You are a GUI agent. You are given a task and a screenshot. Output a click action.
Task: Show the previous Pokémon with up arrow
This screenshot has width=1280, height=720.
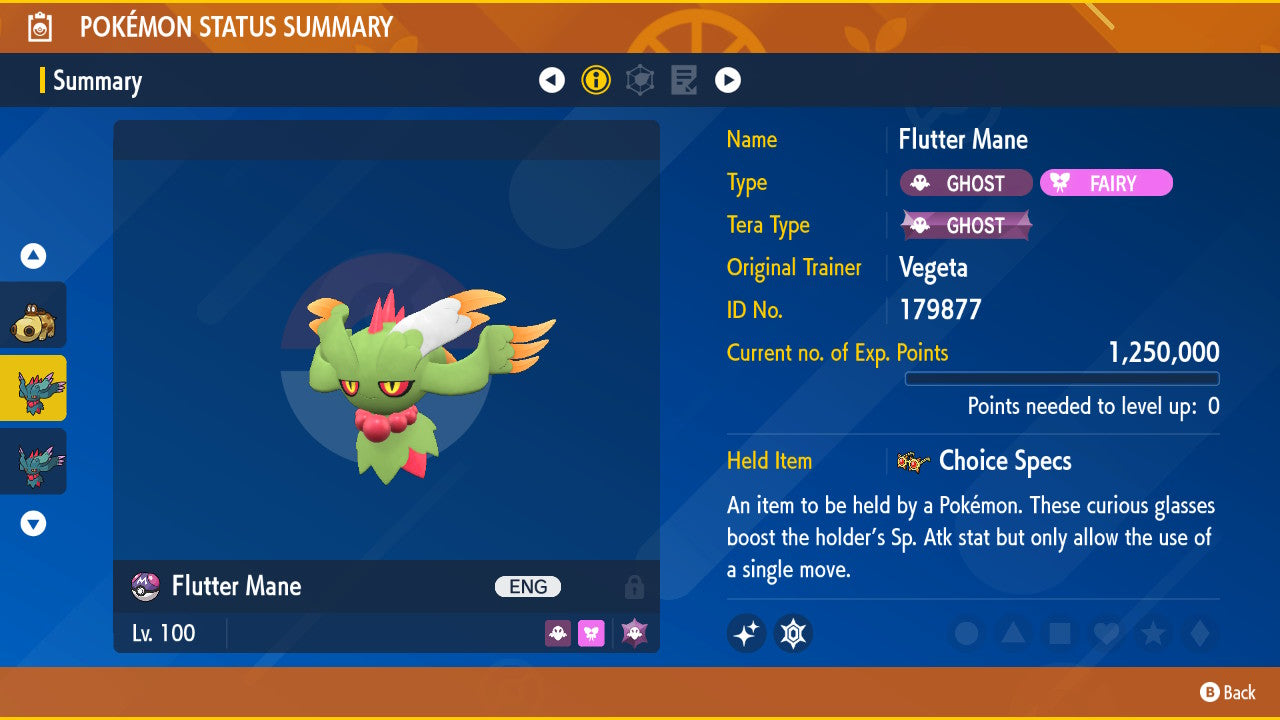[x=34, y=257]
